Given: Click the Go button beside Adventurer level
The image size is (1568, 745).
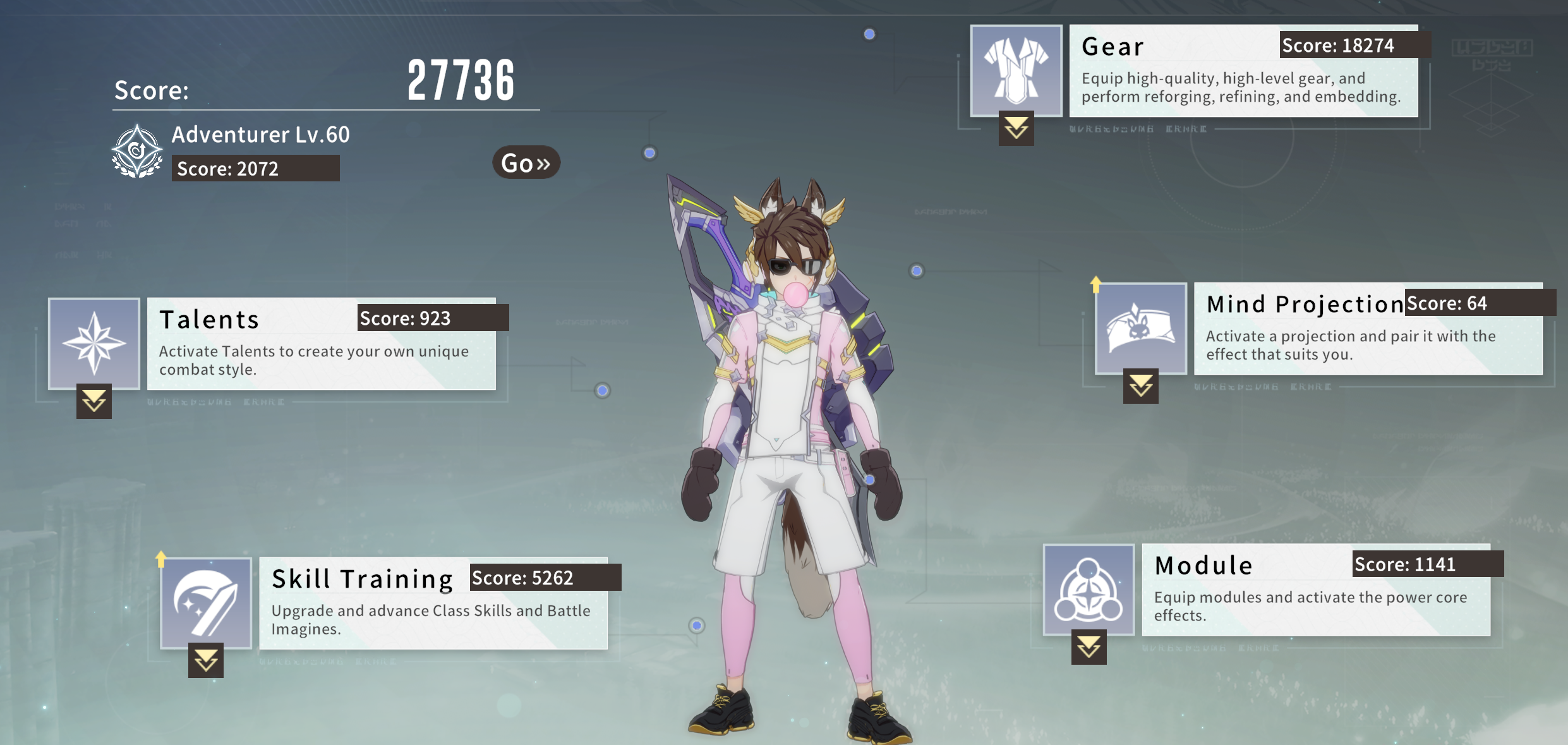Looking at the screenshot, I should pos(526,163).
